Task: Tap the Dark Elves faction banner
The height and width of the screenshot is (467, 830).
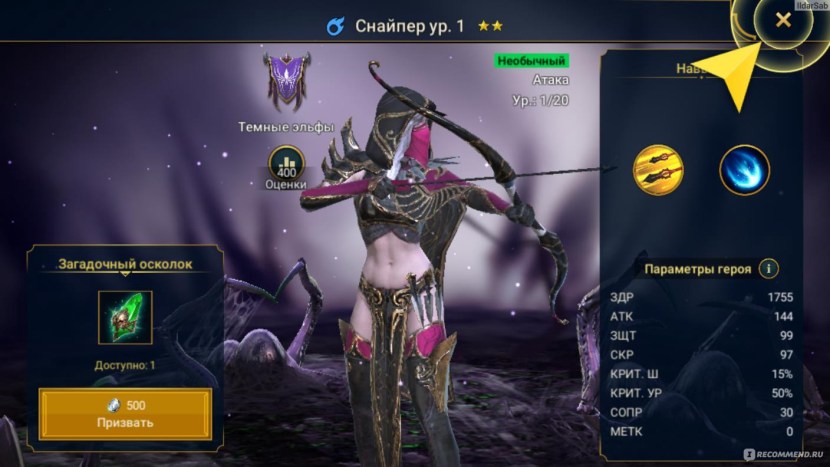Action: [284, 81]
